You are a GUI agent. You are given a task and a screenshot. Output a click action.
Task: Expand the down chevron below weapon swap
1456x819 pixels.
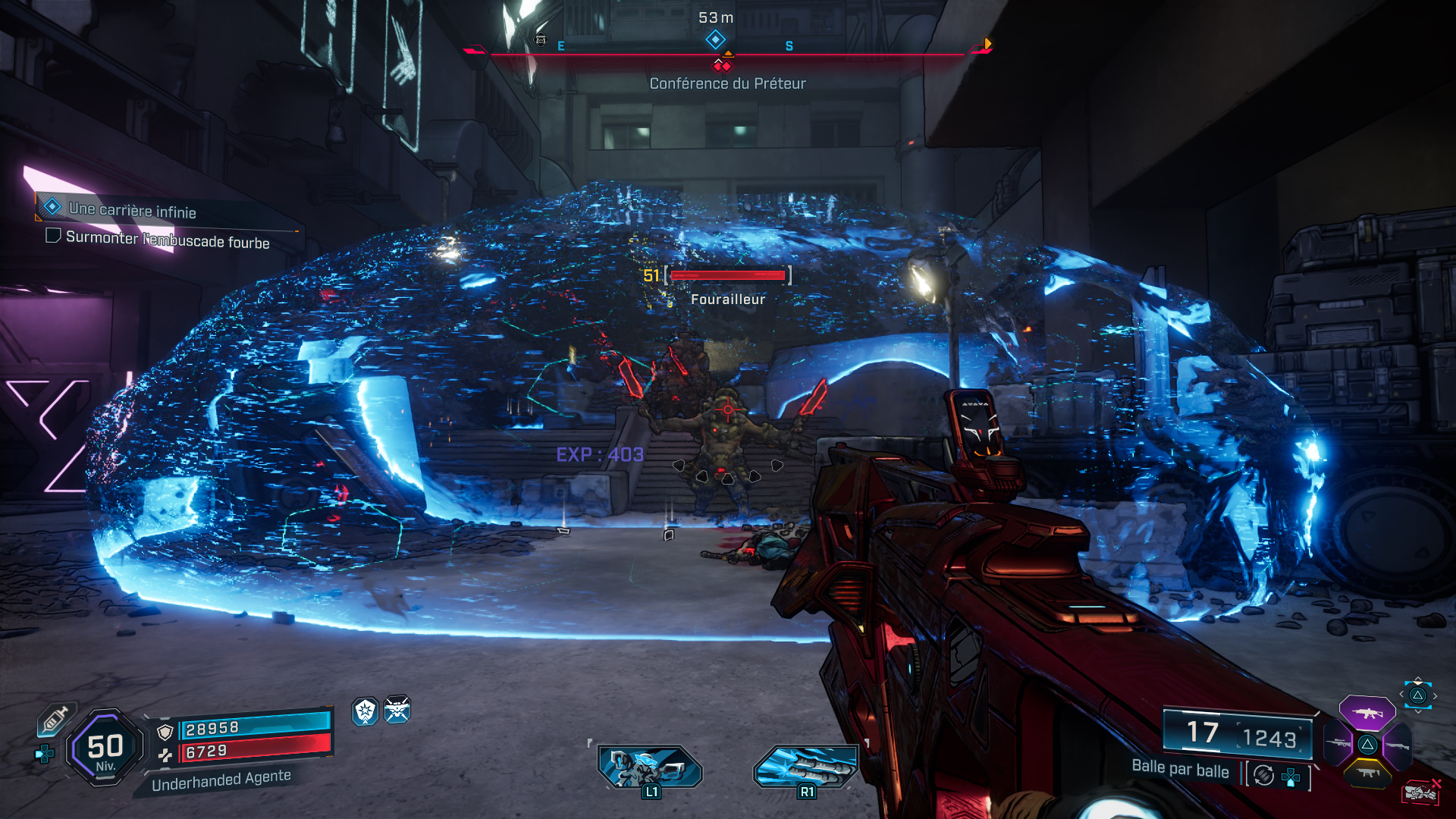[1419, 711]
